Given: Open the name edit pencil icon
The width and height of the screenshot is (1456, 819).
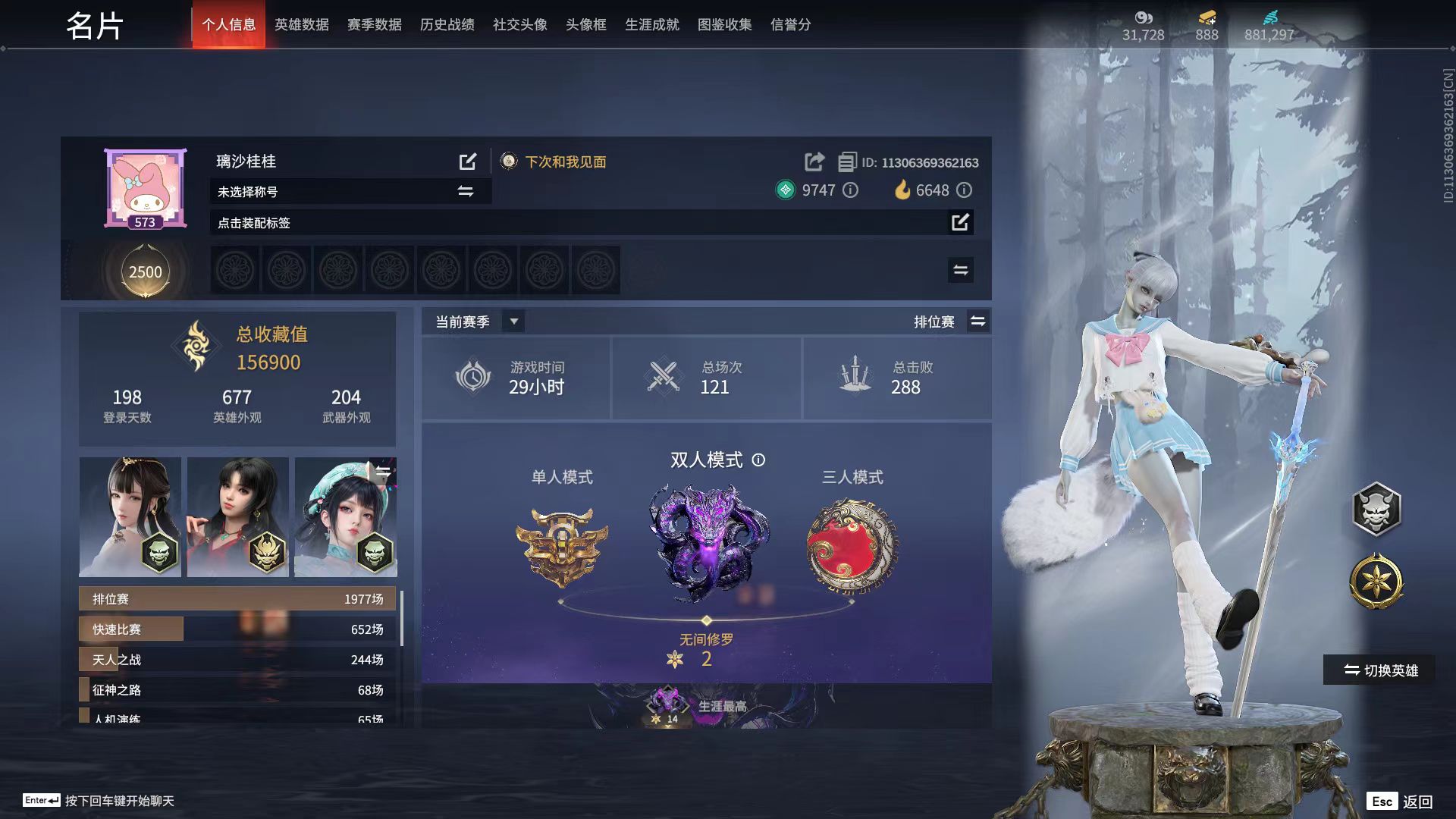Looking at the screenshot, I should [x=469, y=161].
